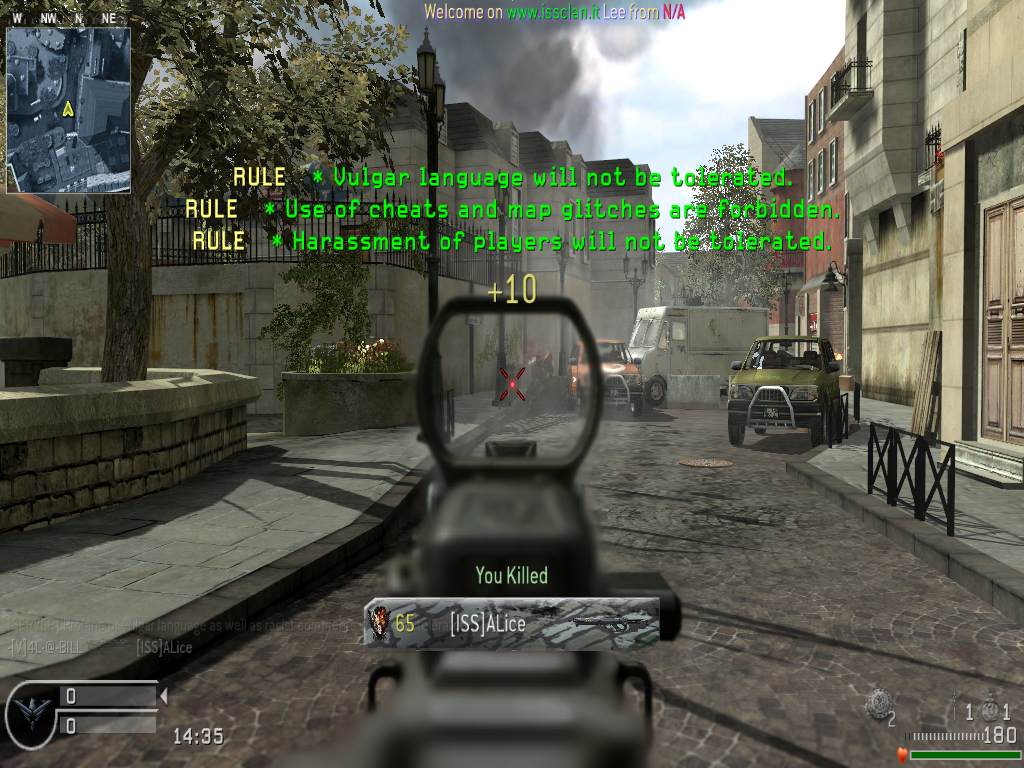
Task: Open the www.issclan.it link in the welcome message
Action: coord(552,11)
